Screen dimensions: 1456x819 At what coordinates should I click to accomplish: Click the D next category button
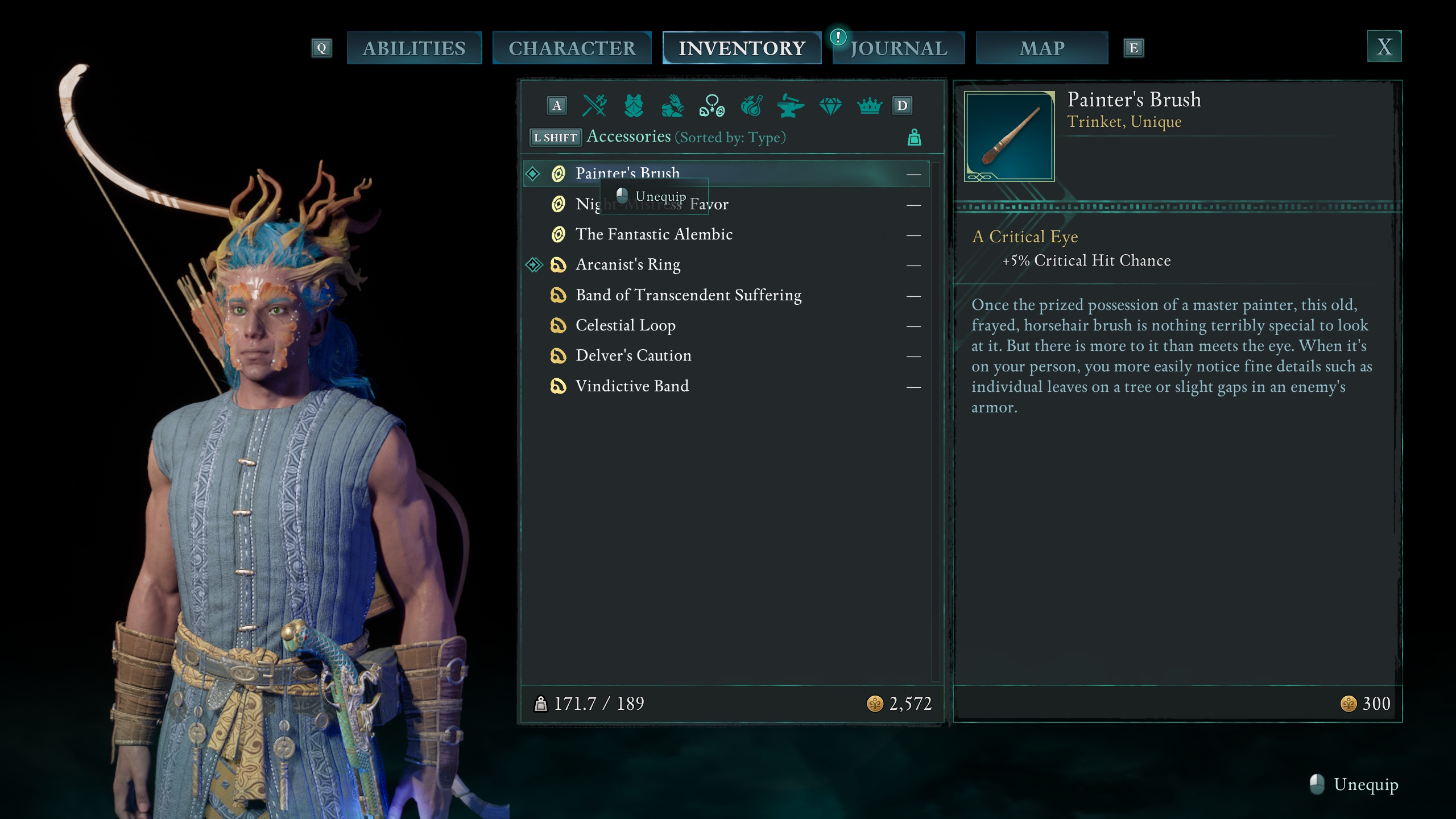coord(901,105)
